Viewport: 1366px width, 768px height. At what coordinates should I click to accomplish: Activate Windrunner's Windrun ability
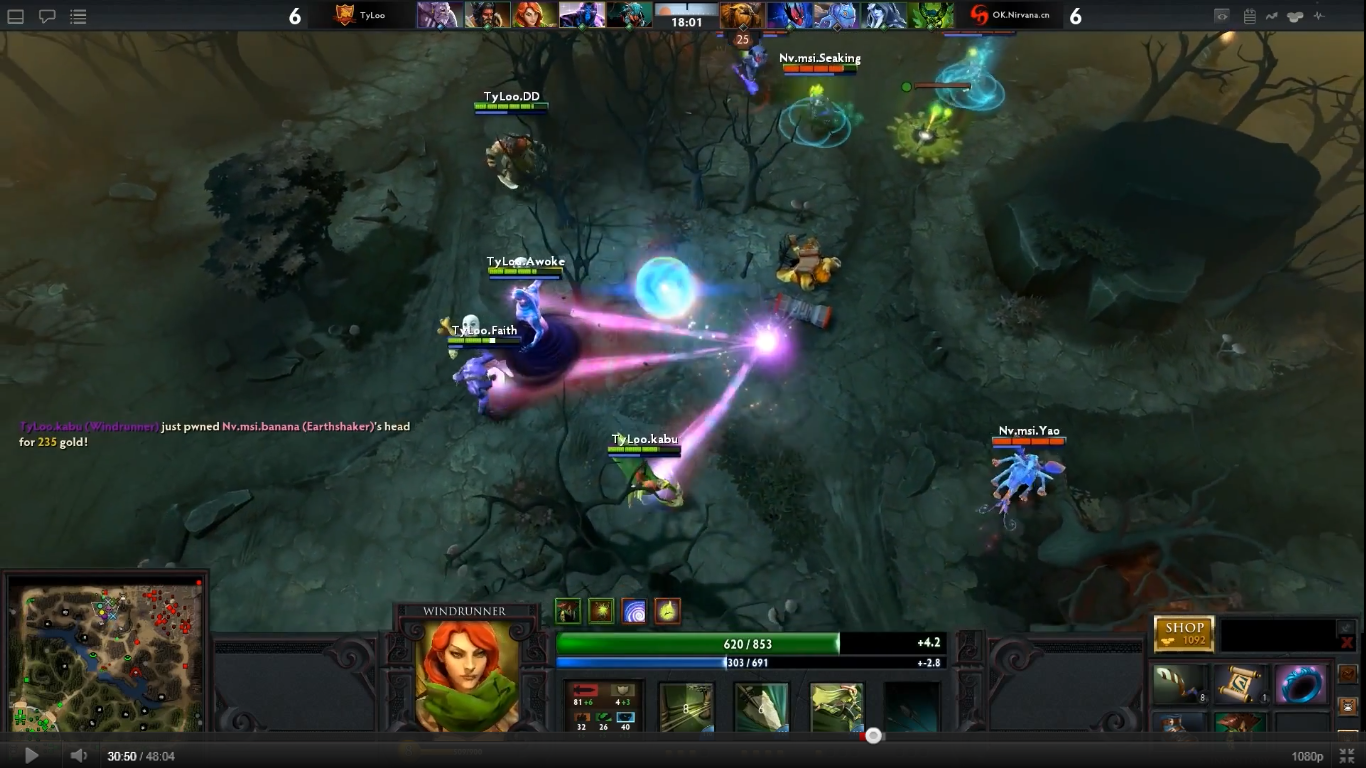(x=836, y=706)
